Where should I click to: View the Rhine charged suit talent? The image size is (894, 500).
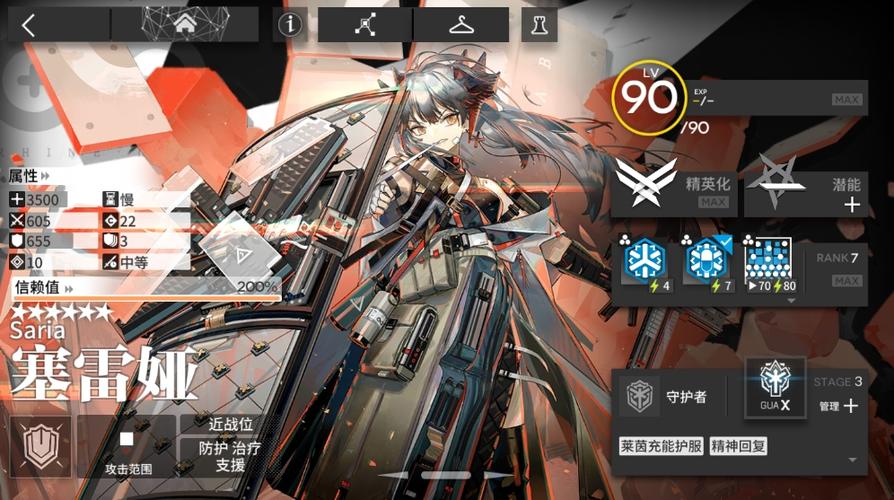[x=661, y=446]
